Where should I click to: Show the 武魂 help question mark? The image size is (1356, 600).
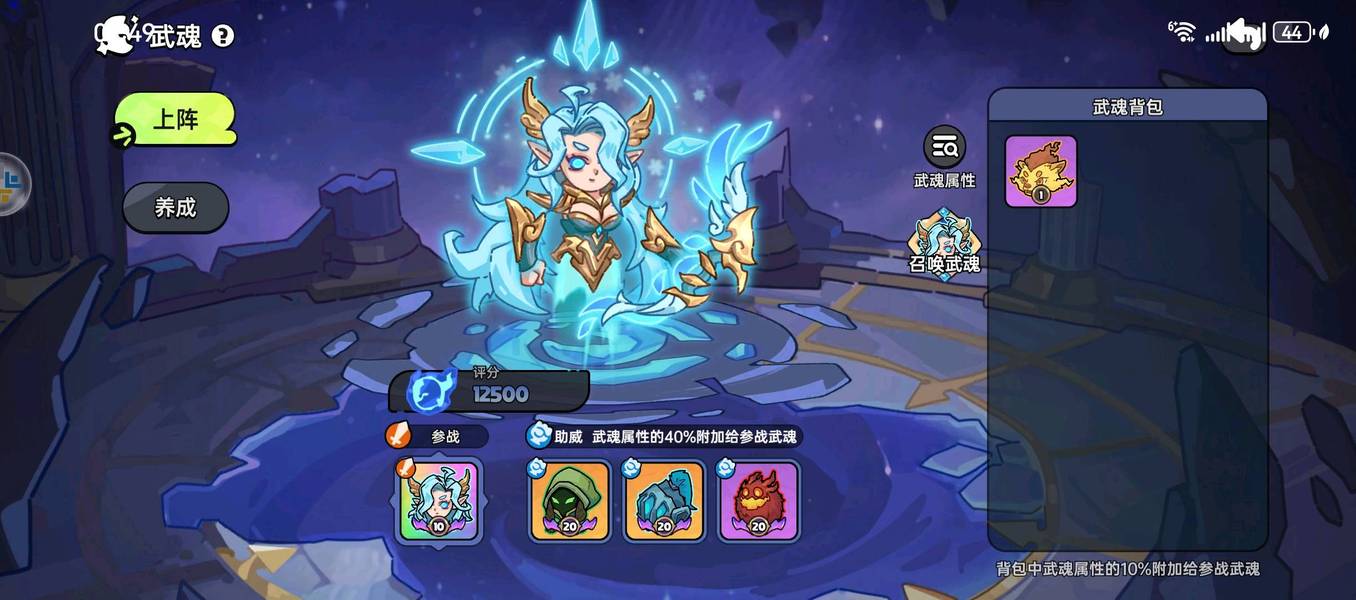pyautogui.click(x=223, y=36)
